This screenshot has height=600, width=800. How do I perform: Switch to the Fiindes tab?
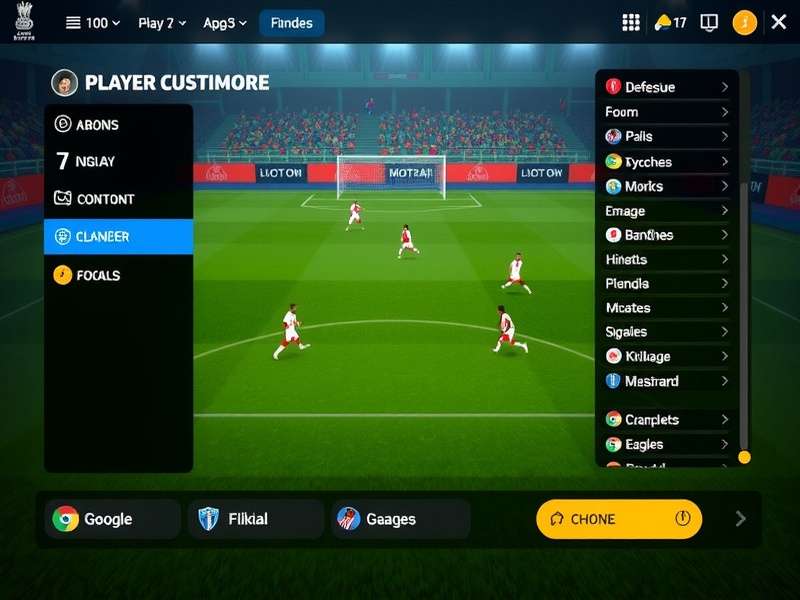click(291, 23)
